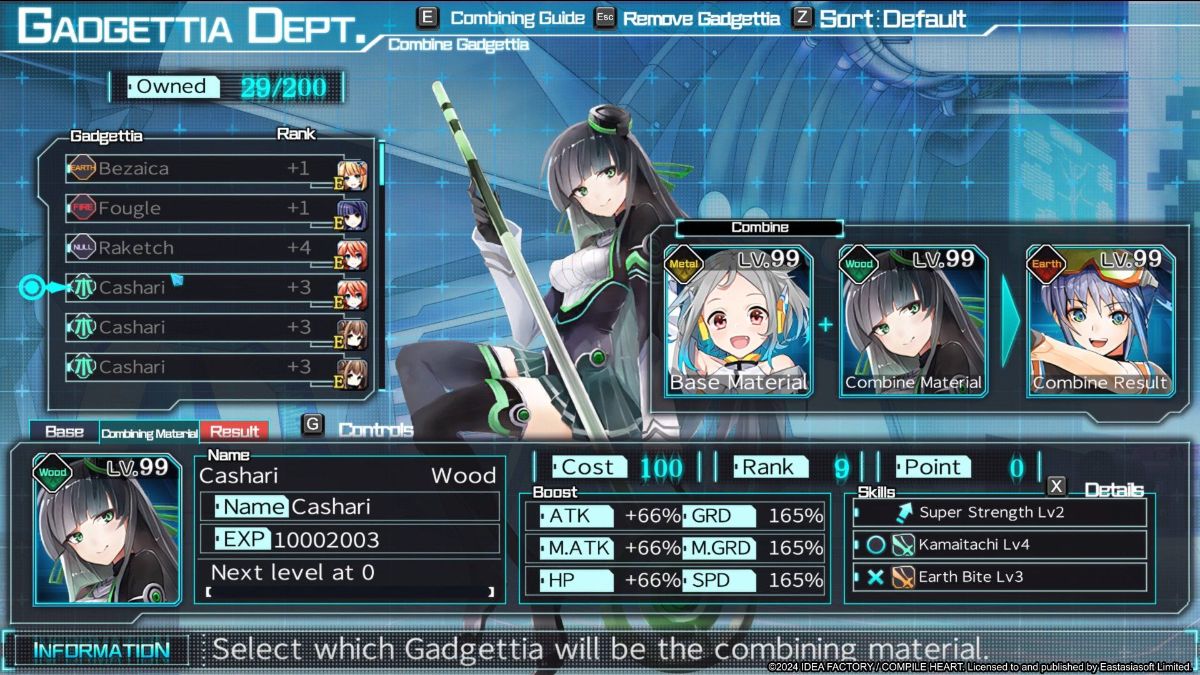Viewport: 1200px width, 675px height.
Task: Open skill Details
Action: (x=1098, y=489)
